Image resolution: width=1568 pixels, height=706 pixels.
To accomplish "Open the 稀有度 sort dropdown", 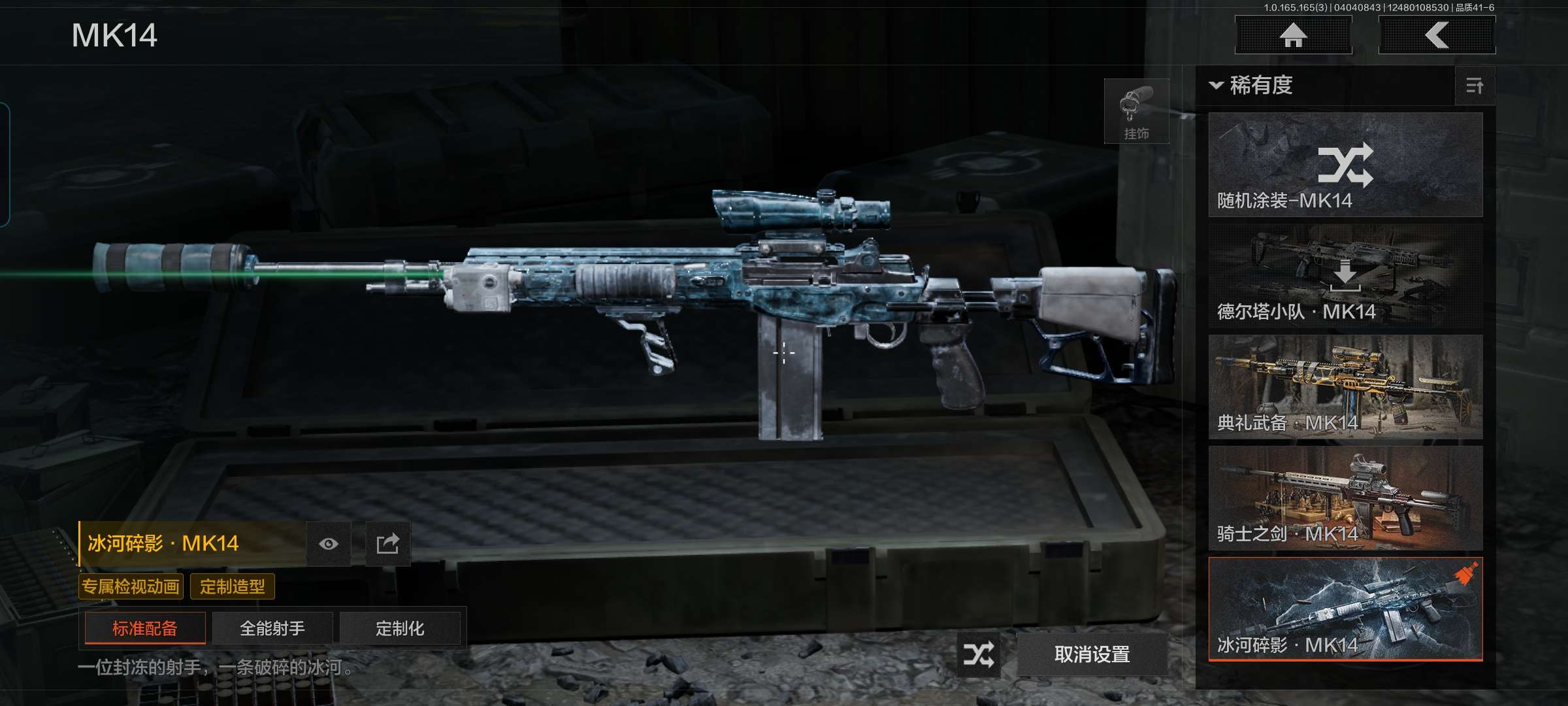I will [x=1252, y=86].
